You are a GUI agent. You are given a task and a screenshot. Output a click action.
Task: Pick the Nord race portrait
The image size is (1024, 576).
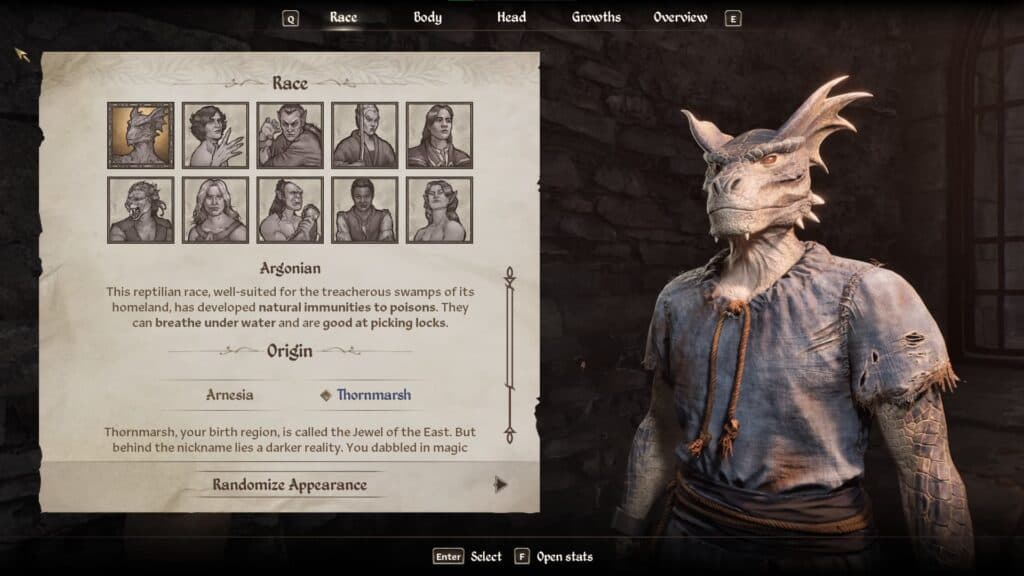coord(215,210)
